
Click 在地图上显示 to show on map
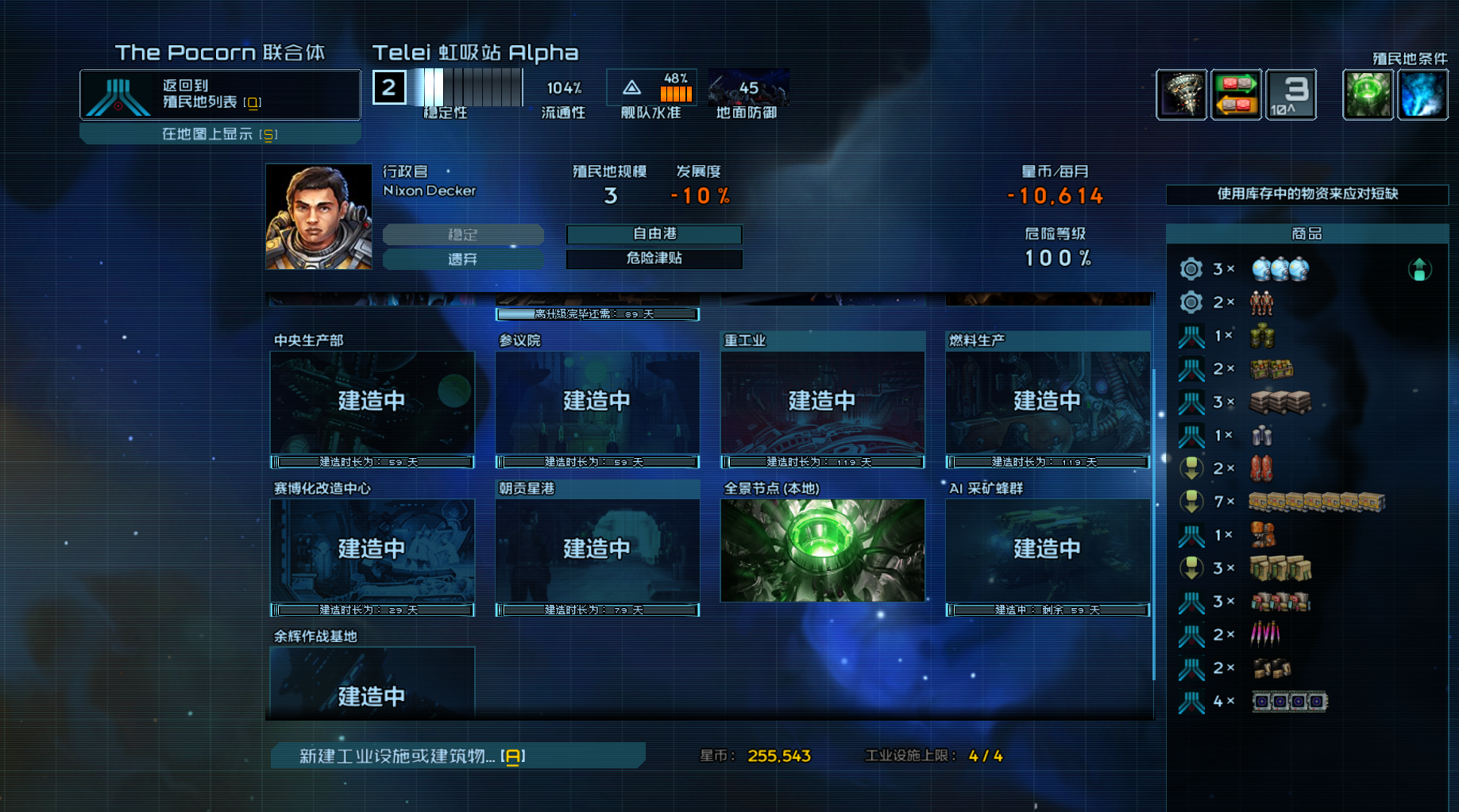[x=220, y=134]
